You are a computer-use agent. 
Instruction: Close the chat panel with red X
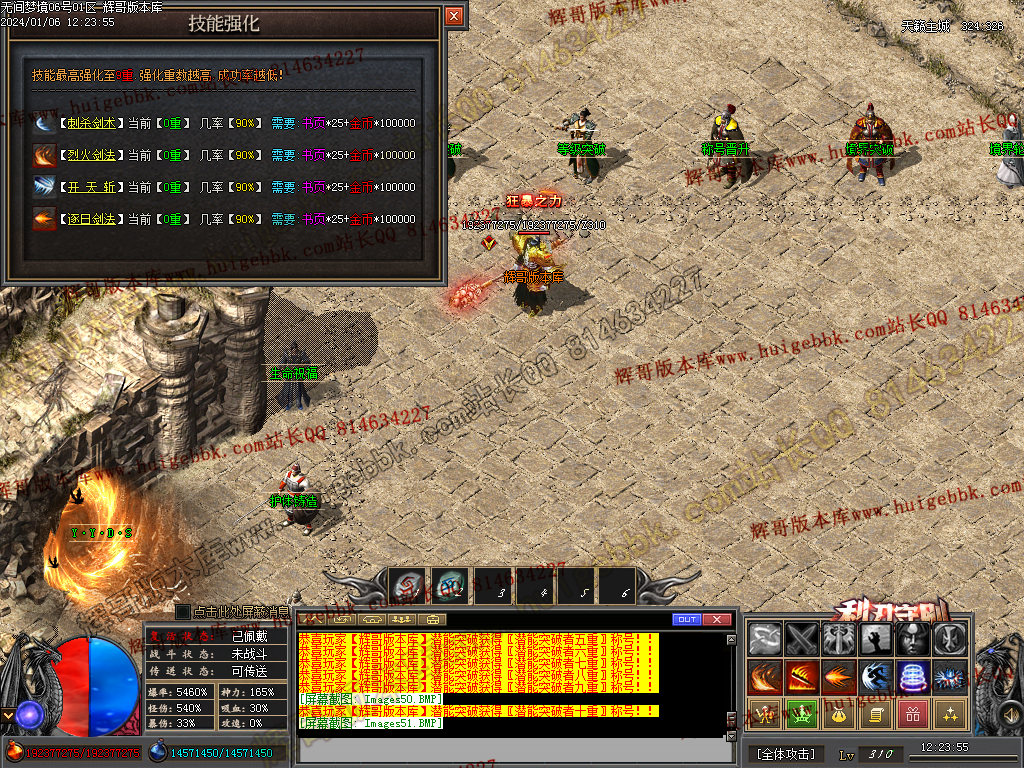pos(716,619)
